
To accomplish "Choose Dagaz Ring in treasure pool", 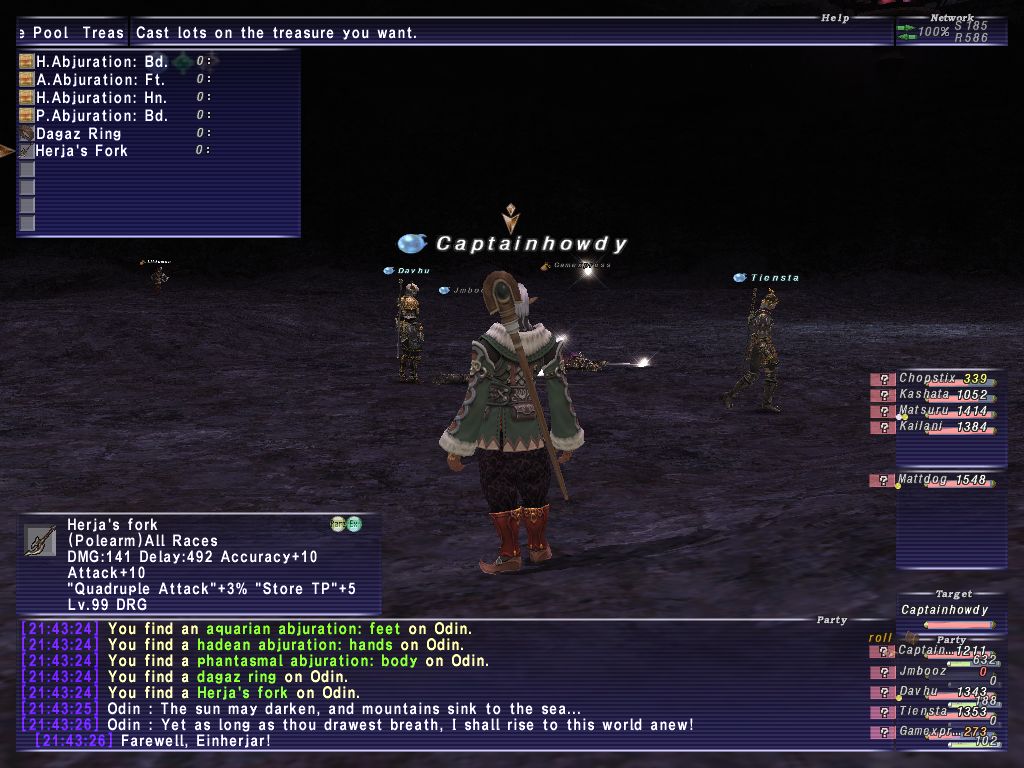I will click(78, 134).
